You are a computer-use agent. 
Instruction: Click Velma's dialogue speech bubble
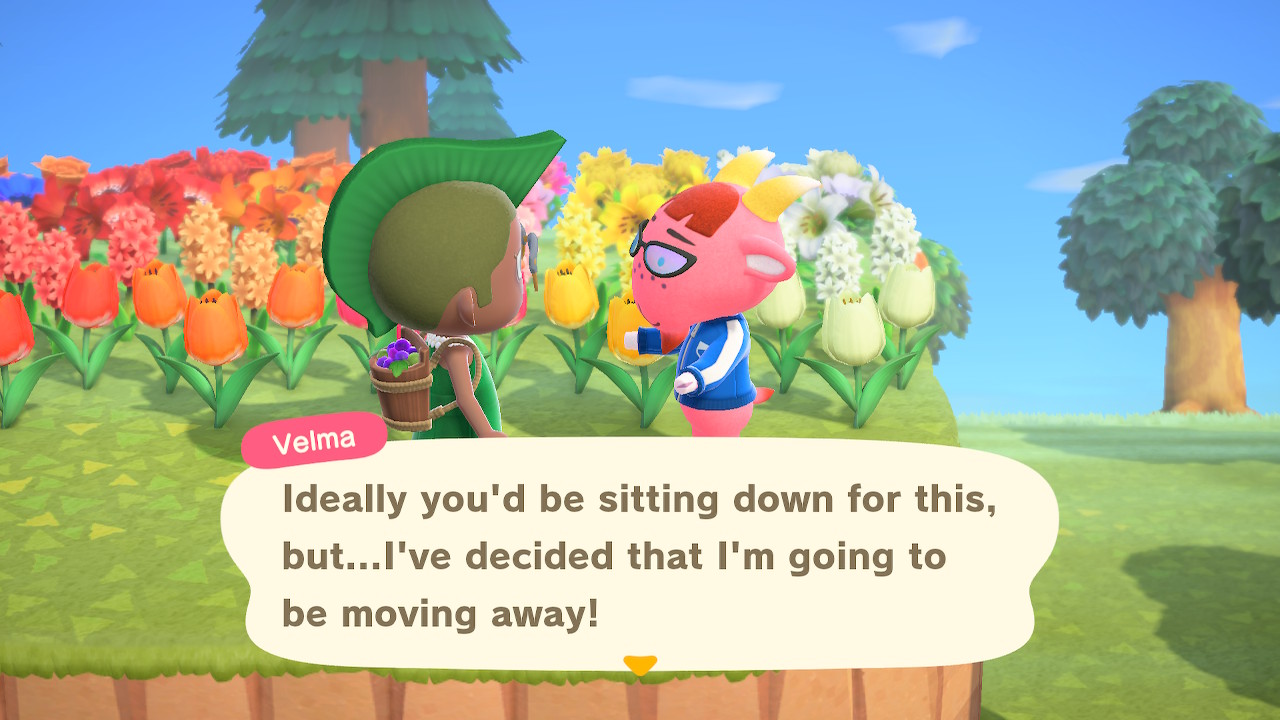click(640, 555)
